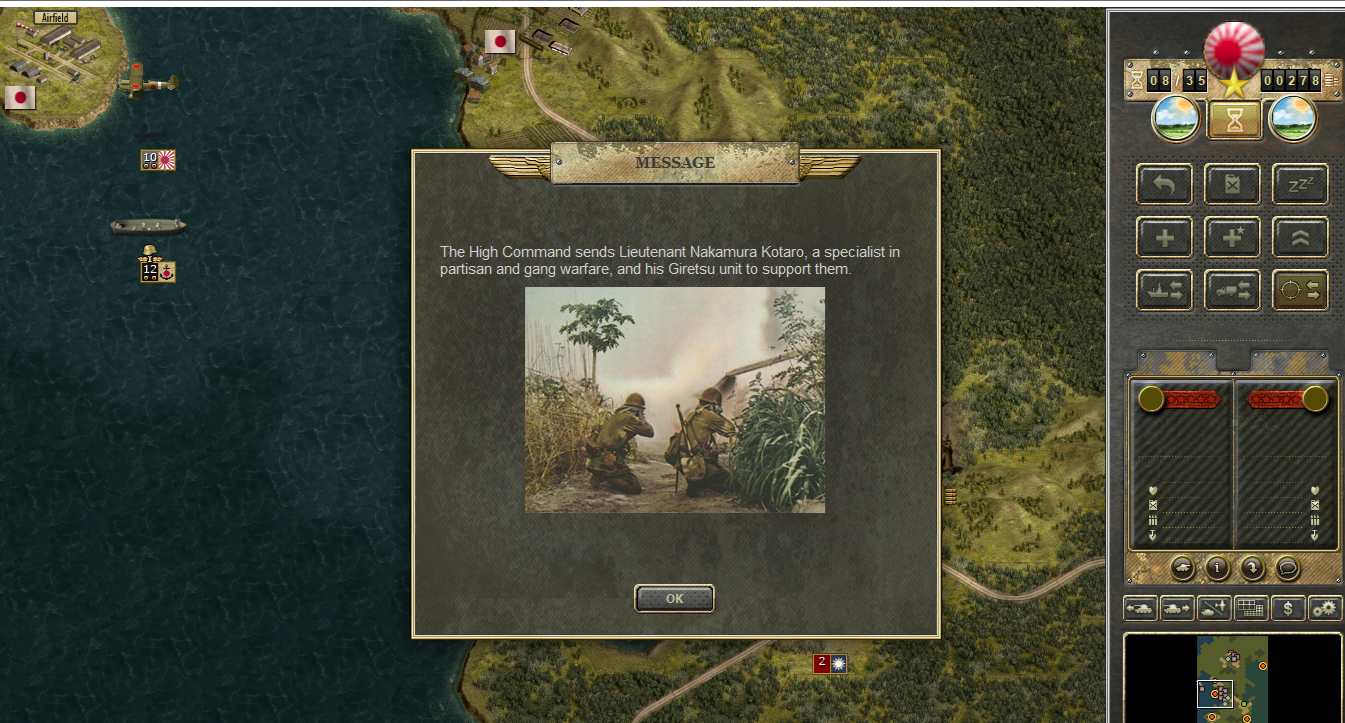Click the plus sign reinforce button
The image size is (1345, 723).
coord(1164,237)
